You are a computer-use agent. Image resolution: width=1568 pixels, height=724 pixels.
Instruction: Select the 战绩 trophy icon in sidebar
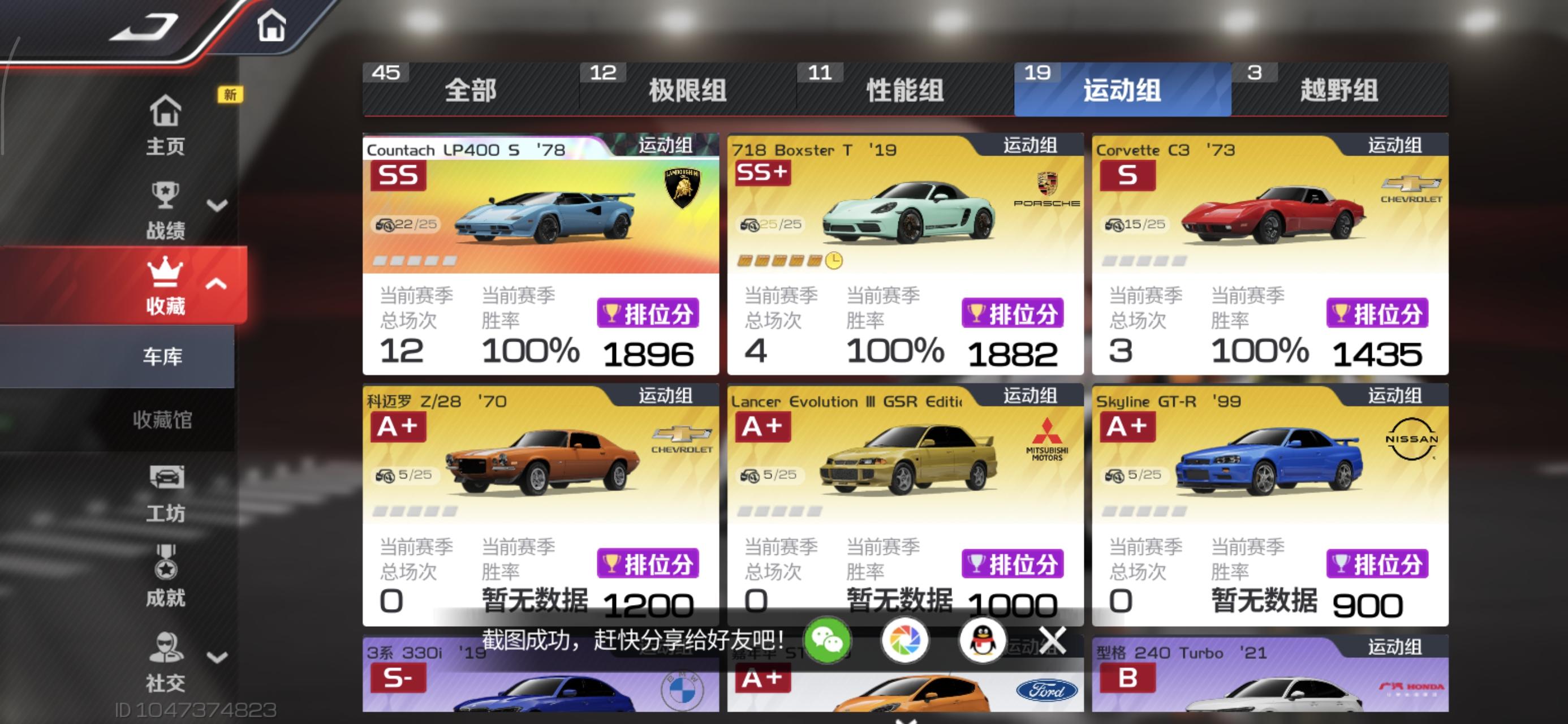point(165,195)
